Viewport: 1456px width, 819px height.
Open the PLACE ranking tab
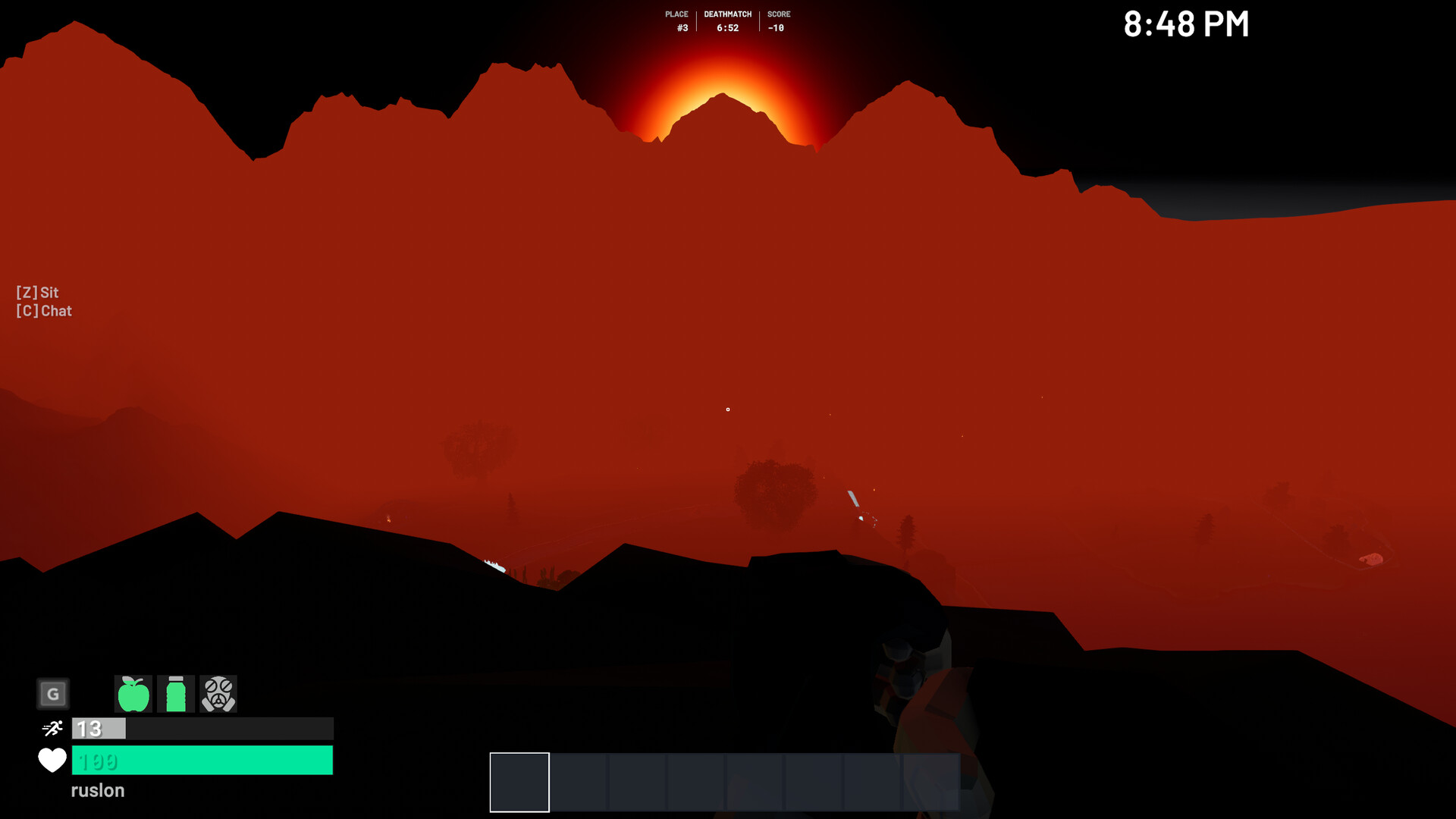[676, 14]
